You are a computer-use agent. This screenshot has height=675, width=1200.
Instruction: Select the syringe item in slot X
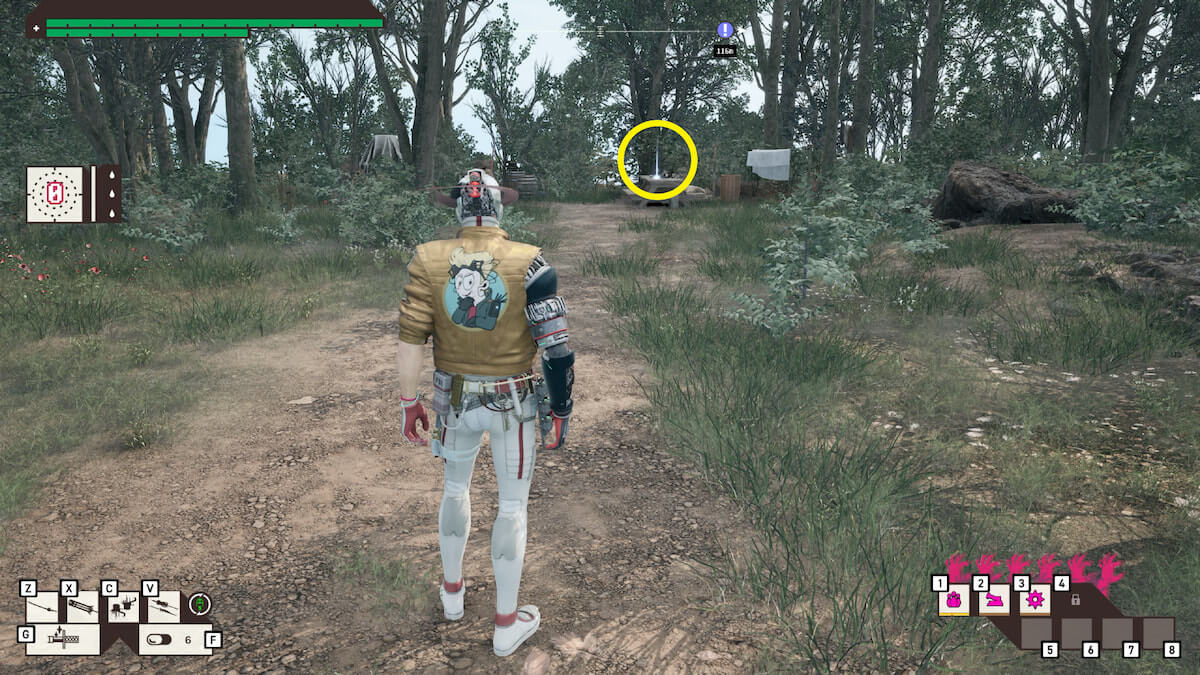(x=82, y=606)
